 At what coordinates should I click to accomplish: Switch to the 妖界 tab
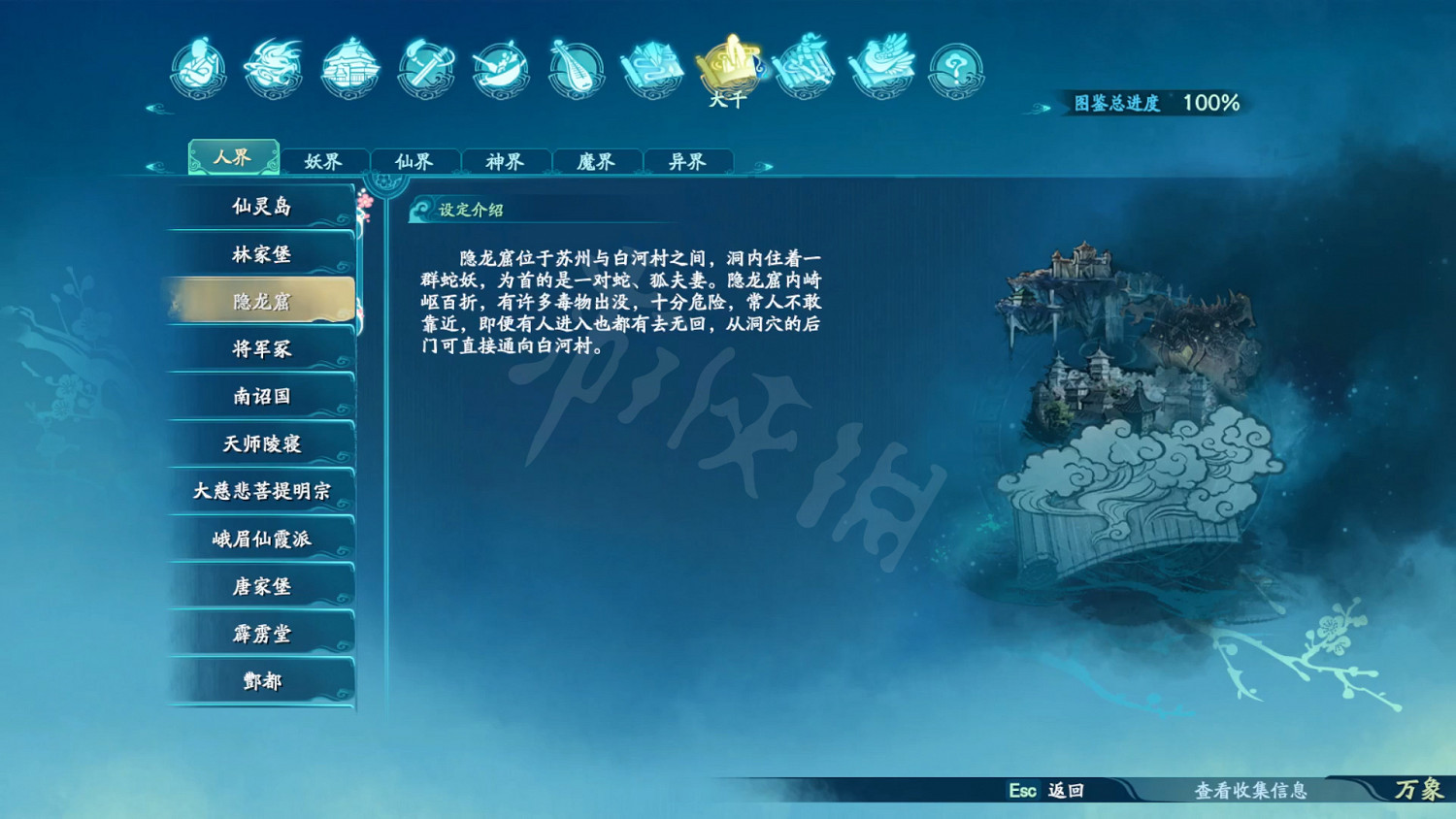(324, 161)
